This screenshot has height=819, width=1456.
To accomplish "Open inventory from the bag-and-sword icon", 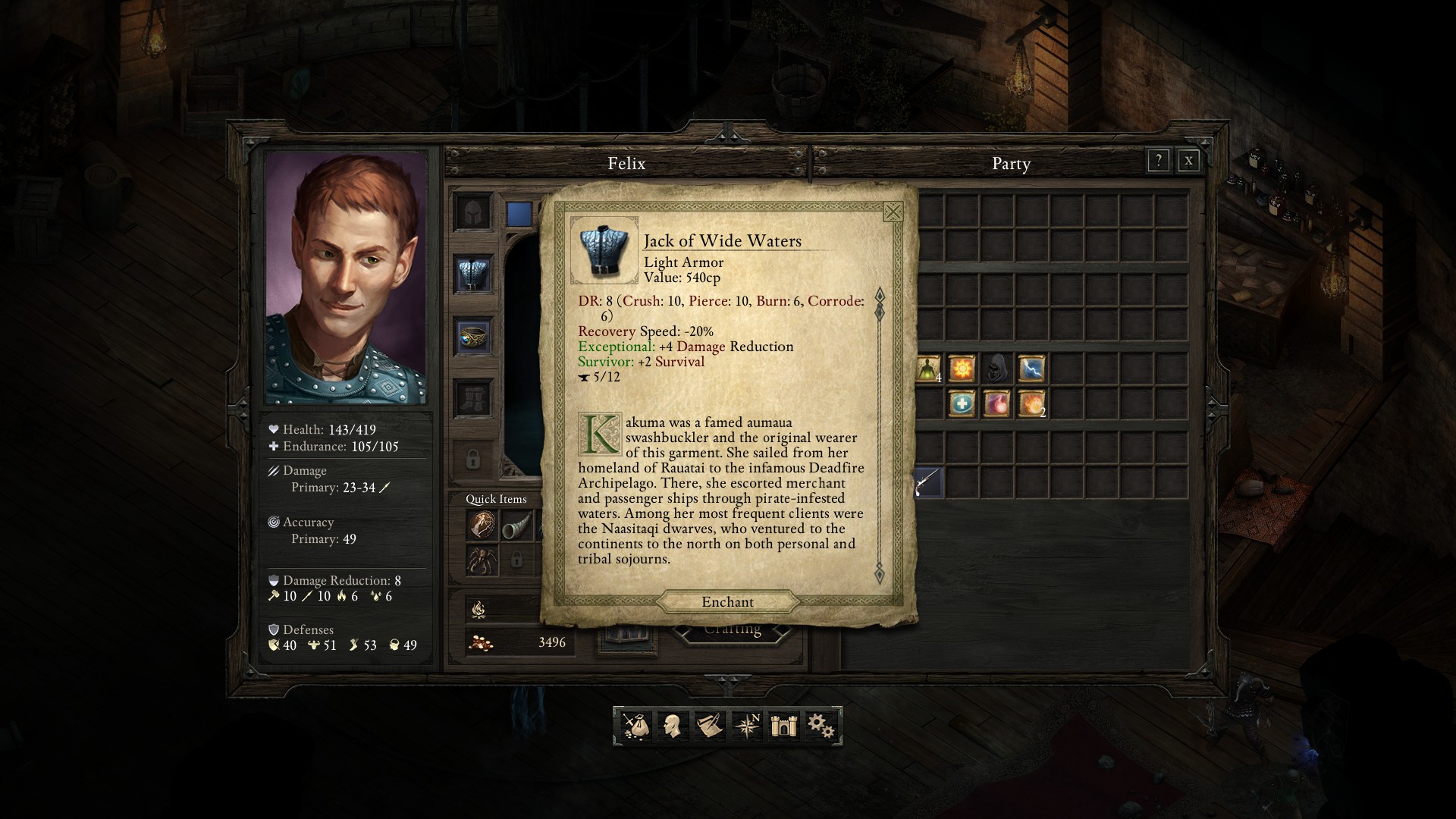I will (635, 726).
